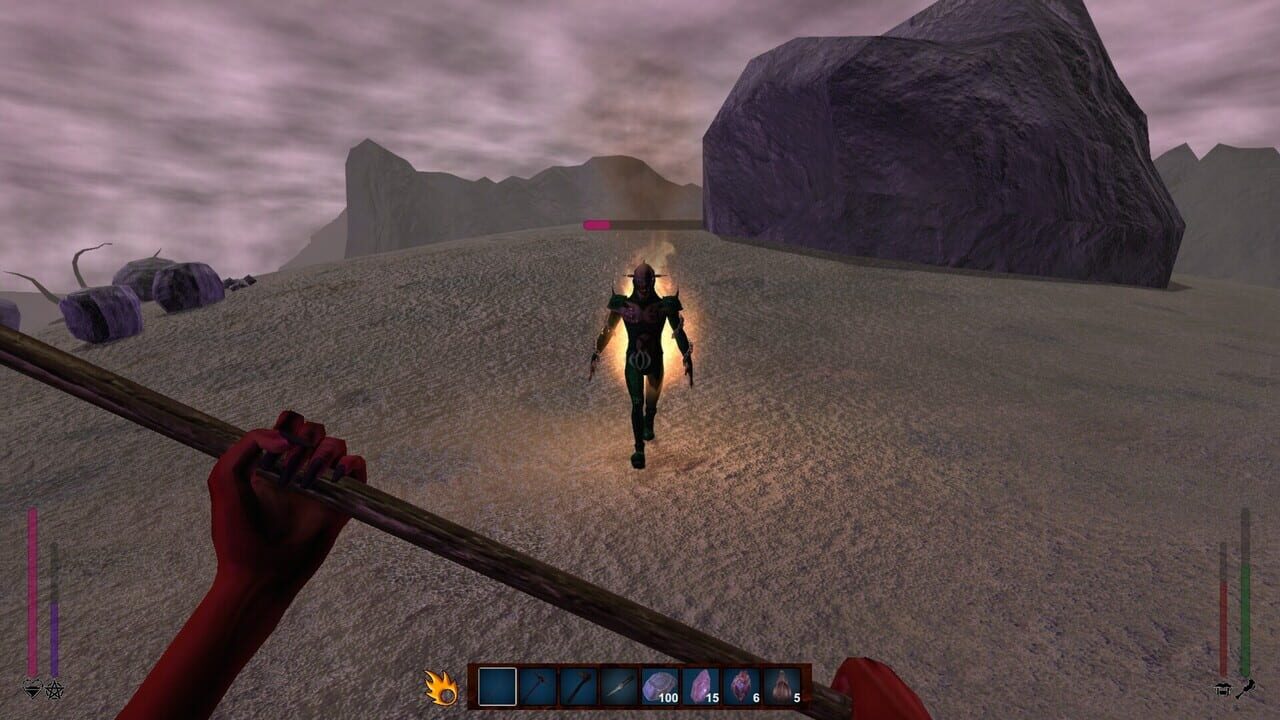Deselect the highlighted empty hotbar slot
Image resolution: width=1280 pixels, height=720 pixels.
(x=495, y=684)
